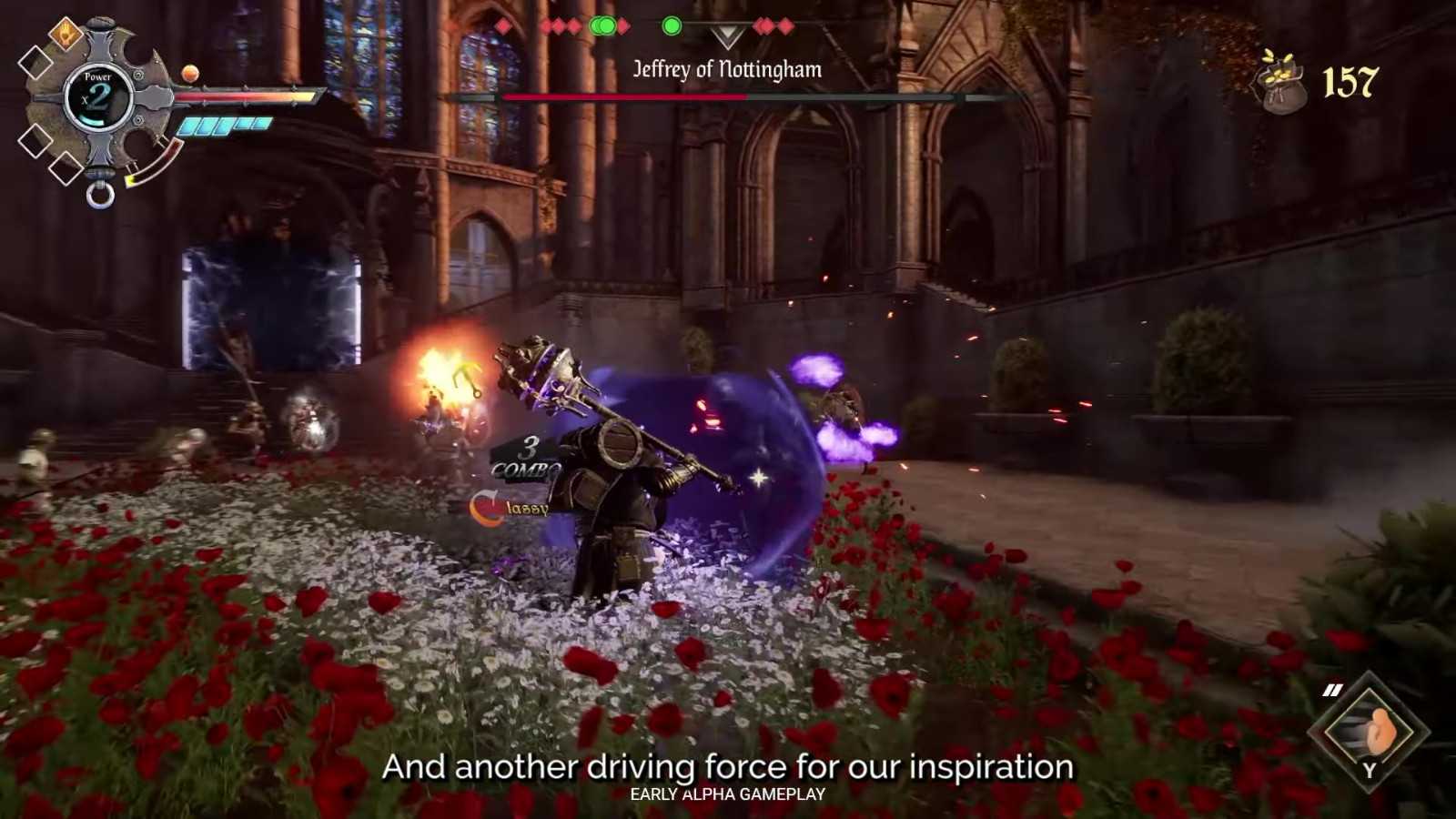Click the orange orb beside the health bar

pos(190,73)
